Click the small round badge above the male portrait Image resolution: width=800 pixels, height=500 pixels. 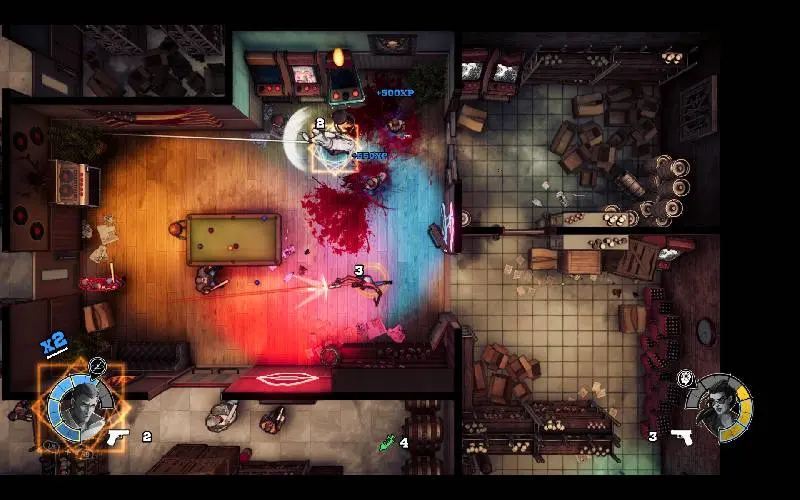click(x=97, y=366)
